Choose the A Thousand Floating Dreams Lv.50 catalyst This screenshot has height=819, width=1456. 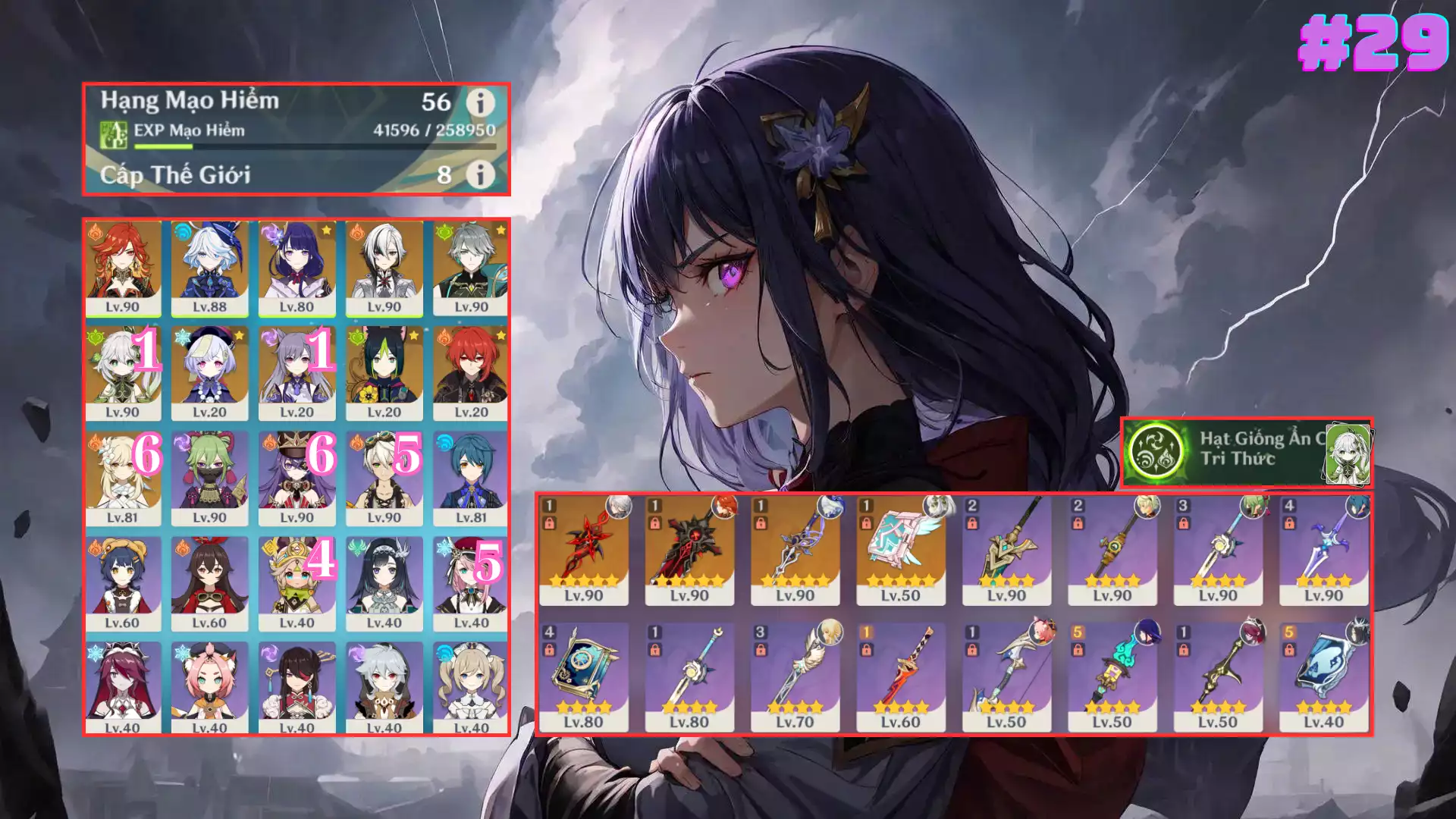[x=900, y=550]
